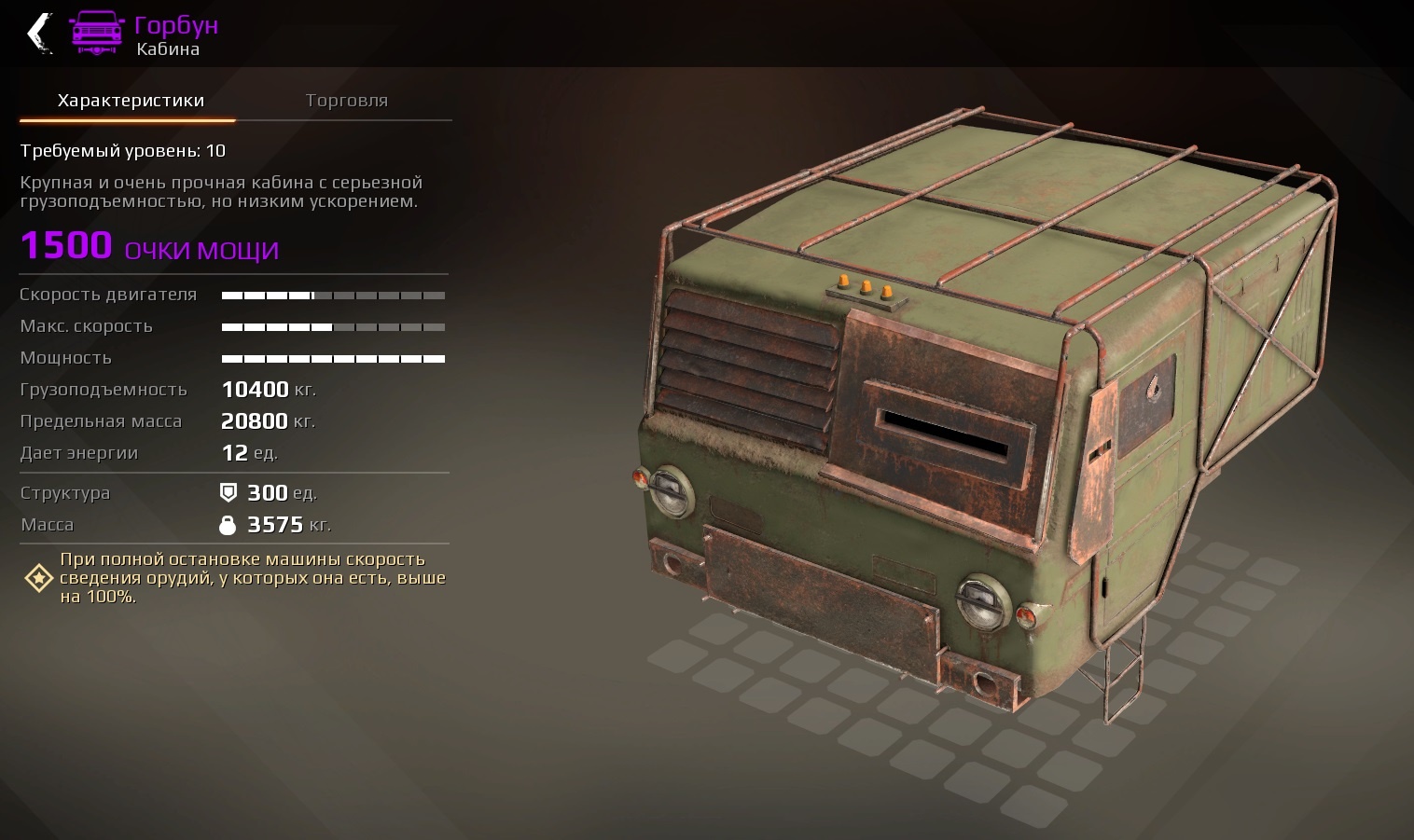Click the weight icon beside Масса value
1414x840 pixels.
point(227,524)
